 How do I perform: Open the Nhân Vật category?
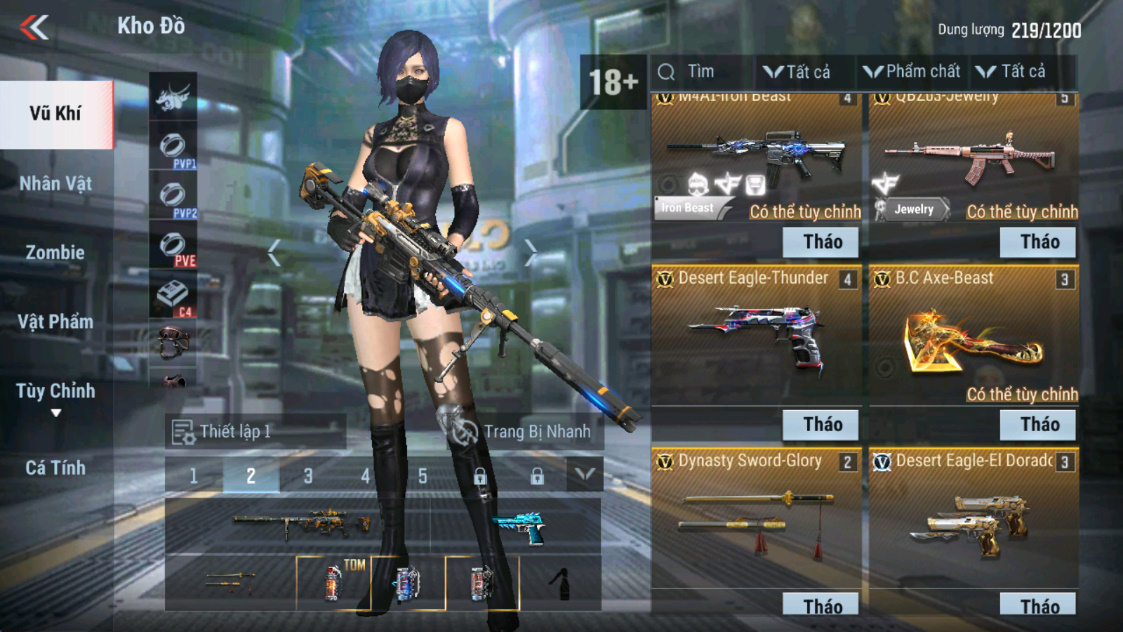pyautogui.click(x=55, y=183)
